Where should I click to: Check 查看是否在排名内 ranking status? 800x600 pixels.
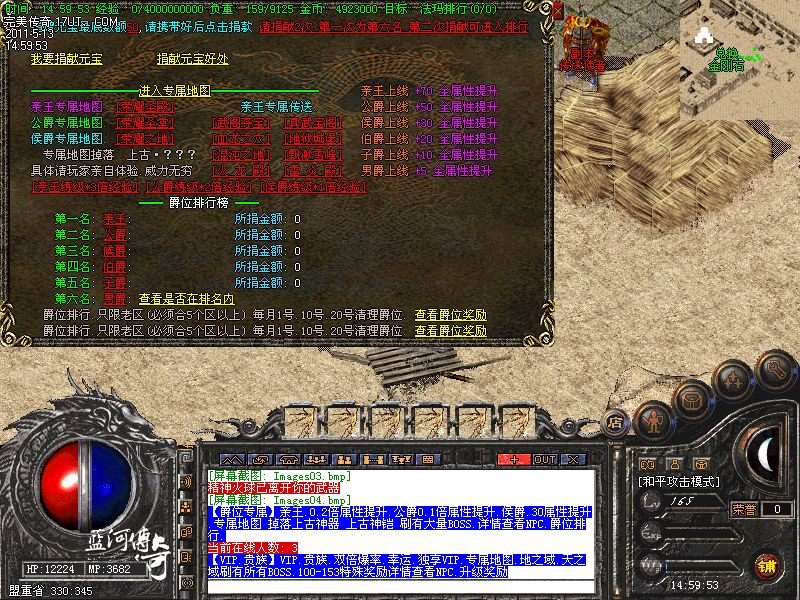pos(186,298)
